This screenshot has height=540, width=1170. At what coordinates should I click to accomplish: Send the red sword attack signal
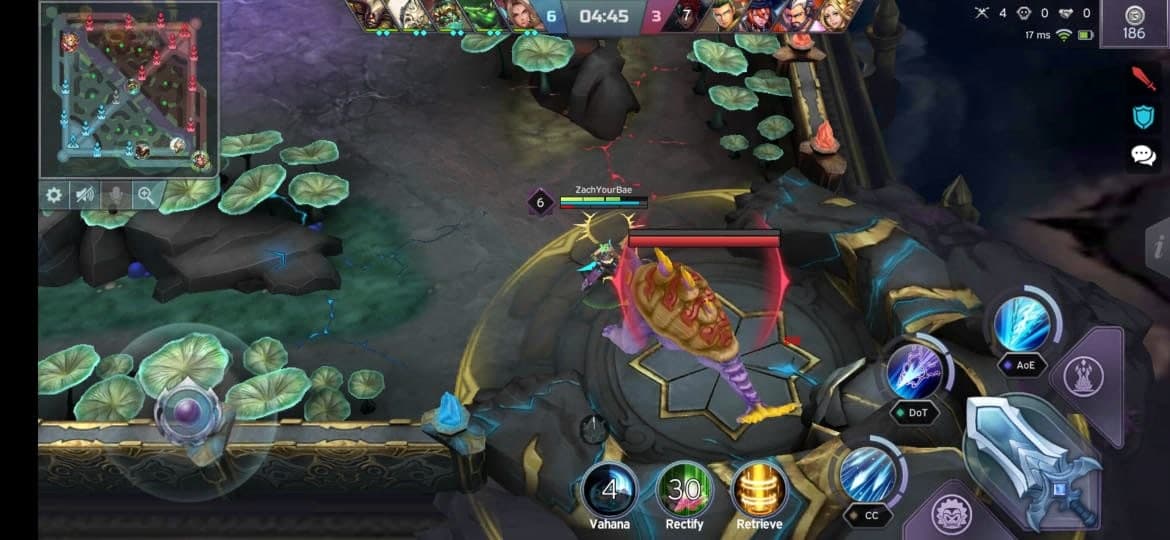(1142, 77)
